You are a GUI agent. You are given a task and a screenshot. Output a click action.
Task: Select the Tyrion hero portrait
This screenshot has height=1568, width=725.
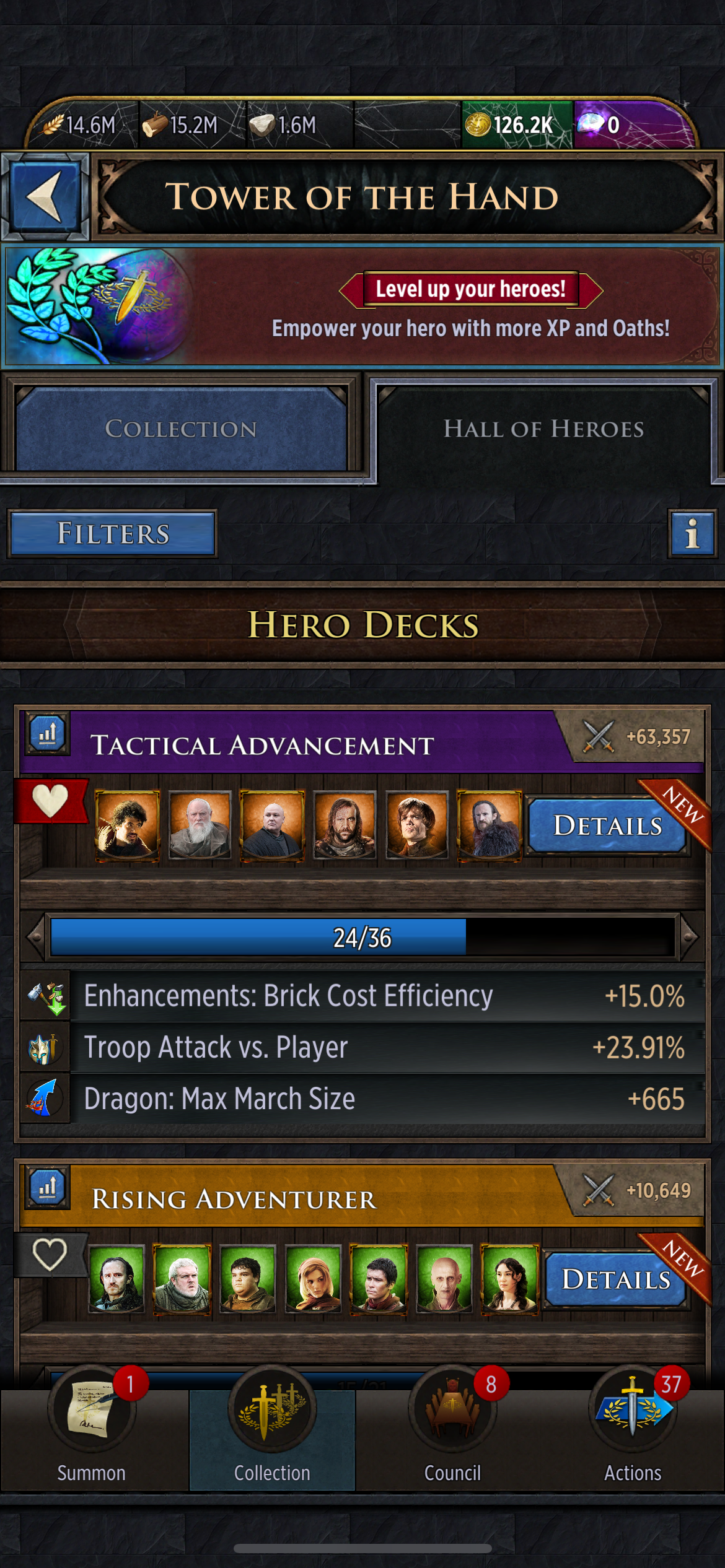click(416, 825)
